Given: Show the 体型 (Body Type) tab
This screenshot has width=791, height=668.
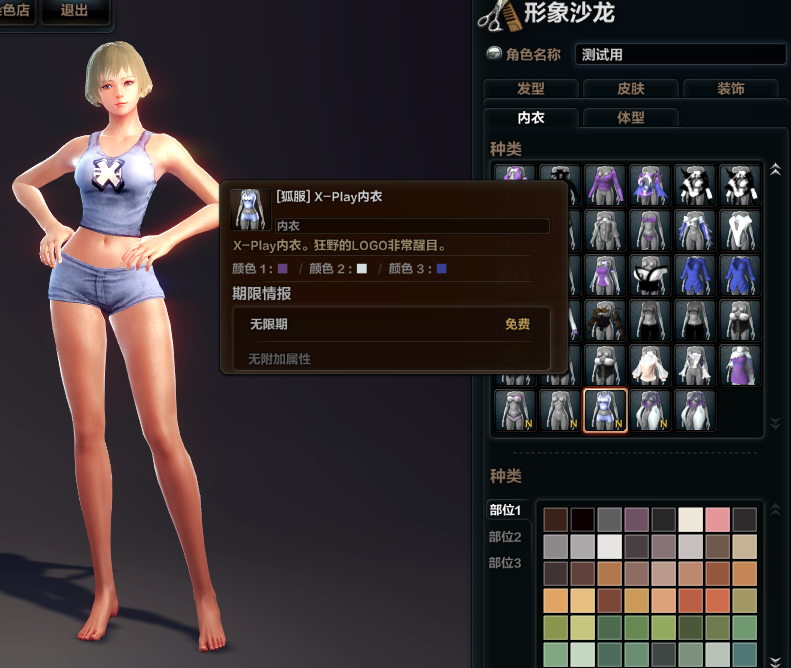Looking at the screenshot, I should point(630,117).
